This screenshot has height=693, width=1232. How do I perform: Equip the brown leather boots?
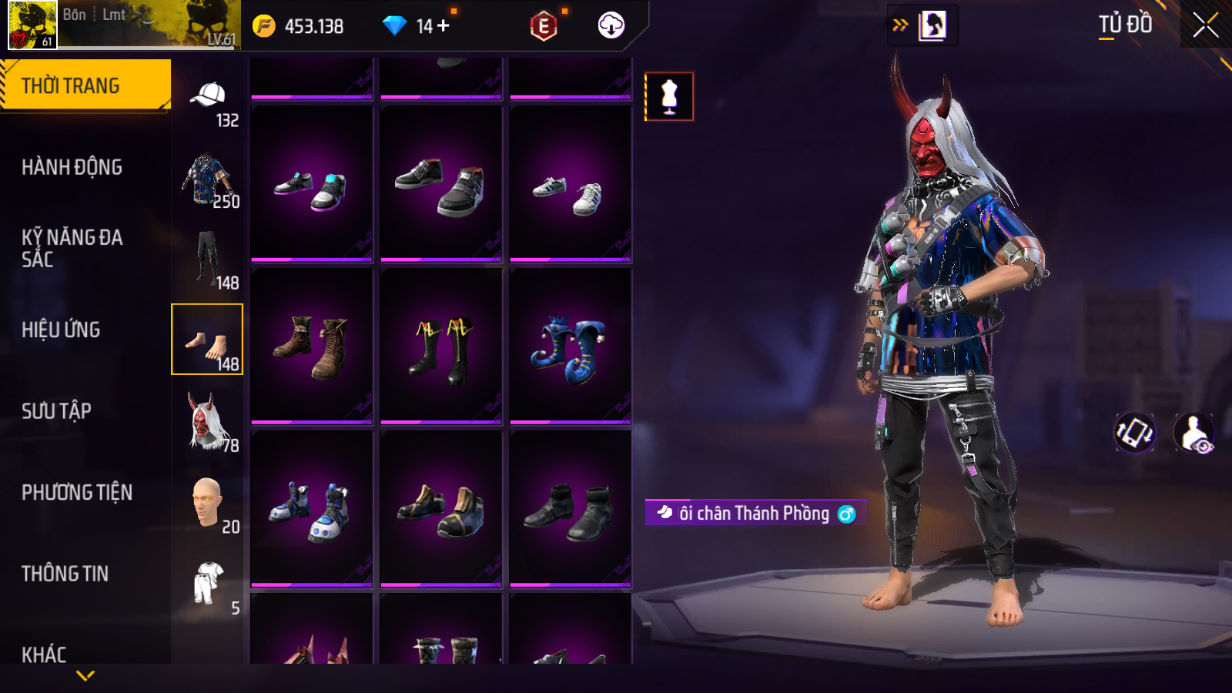[x=311, y=346]
